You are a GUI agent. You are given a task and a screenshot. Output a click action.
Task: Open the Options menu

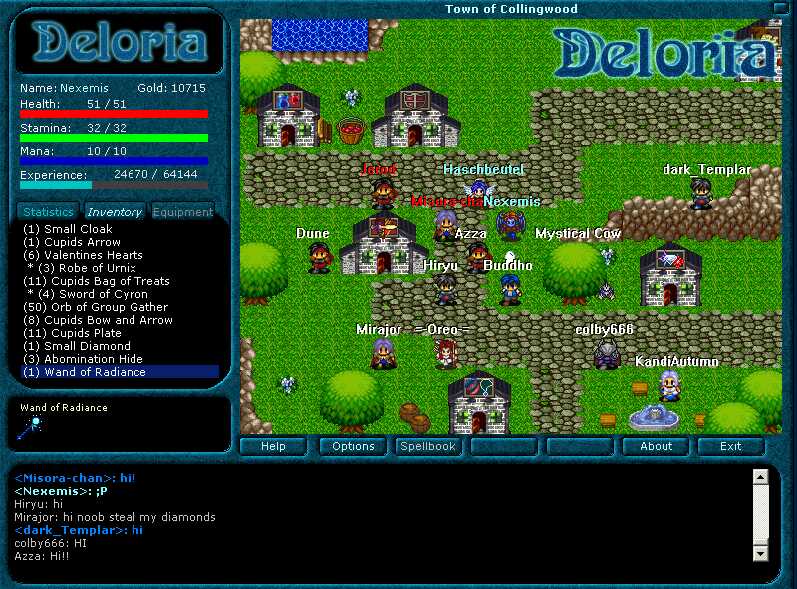coord(353,446)
